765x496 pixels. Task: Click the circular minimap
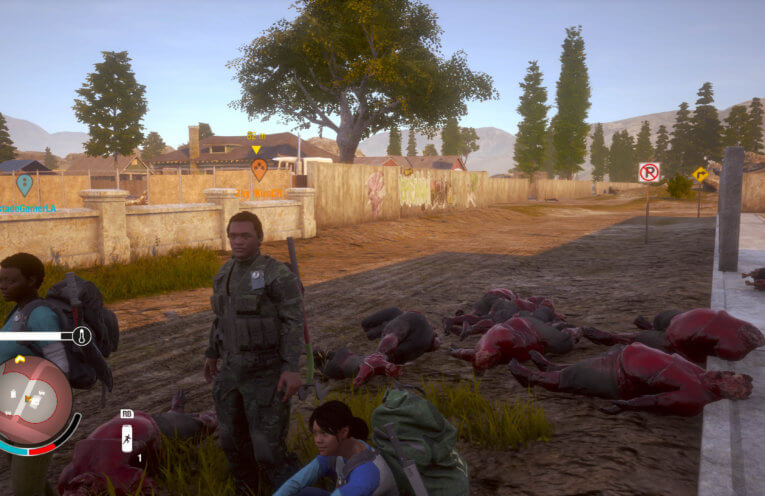34,401
